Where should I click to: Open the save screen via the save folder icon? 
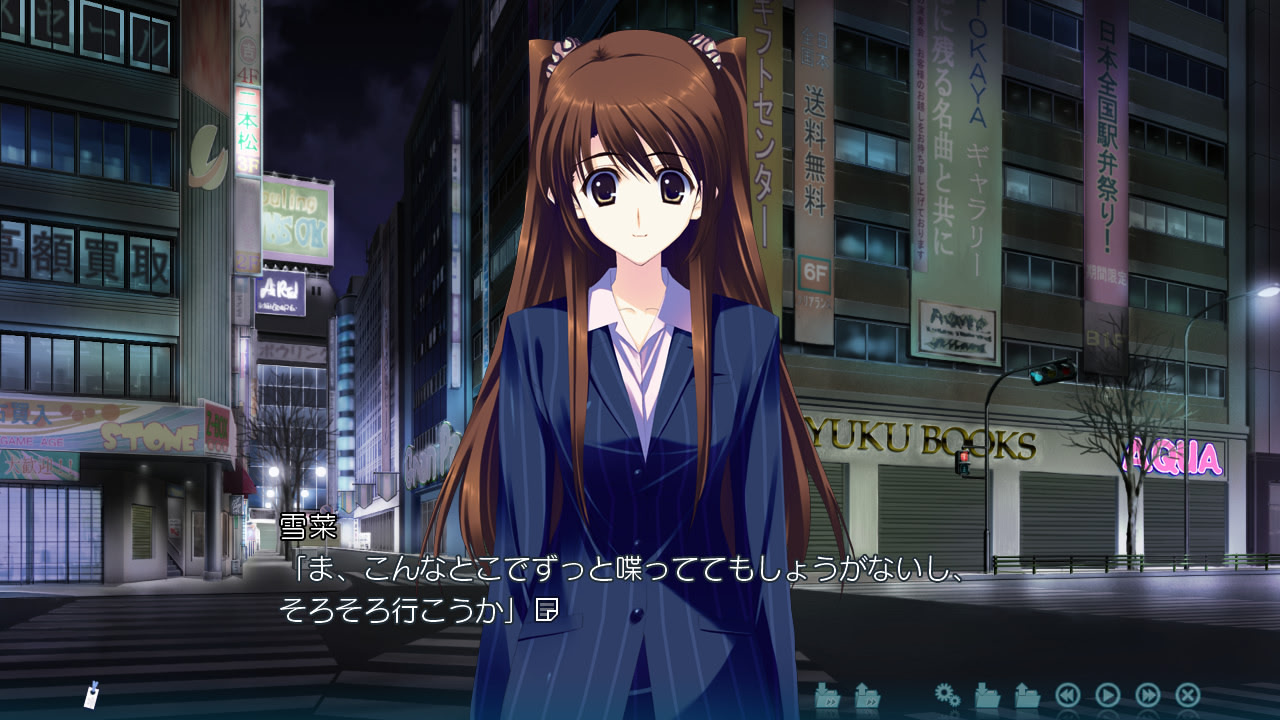pos(986,694)
